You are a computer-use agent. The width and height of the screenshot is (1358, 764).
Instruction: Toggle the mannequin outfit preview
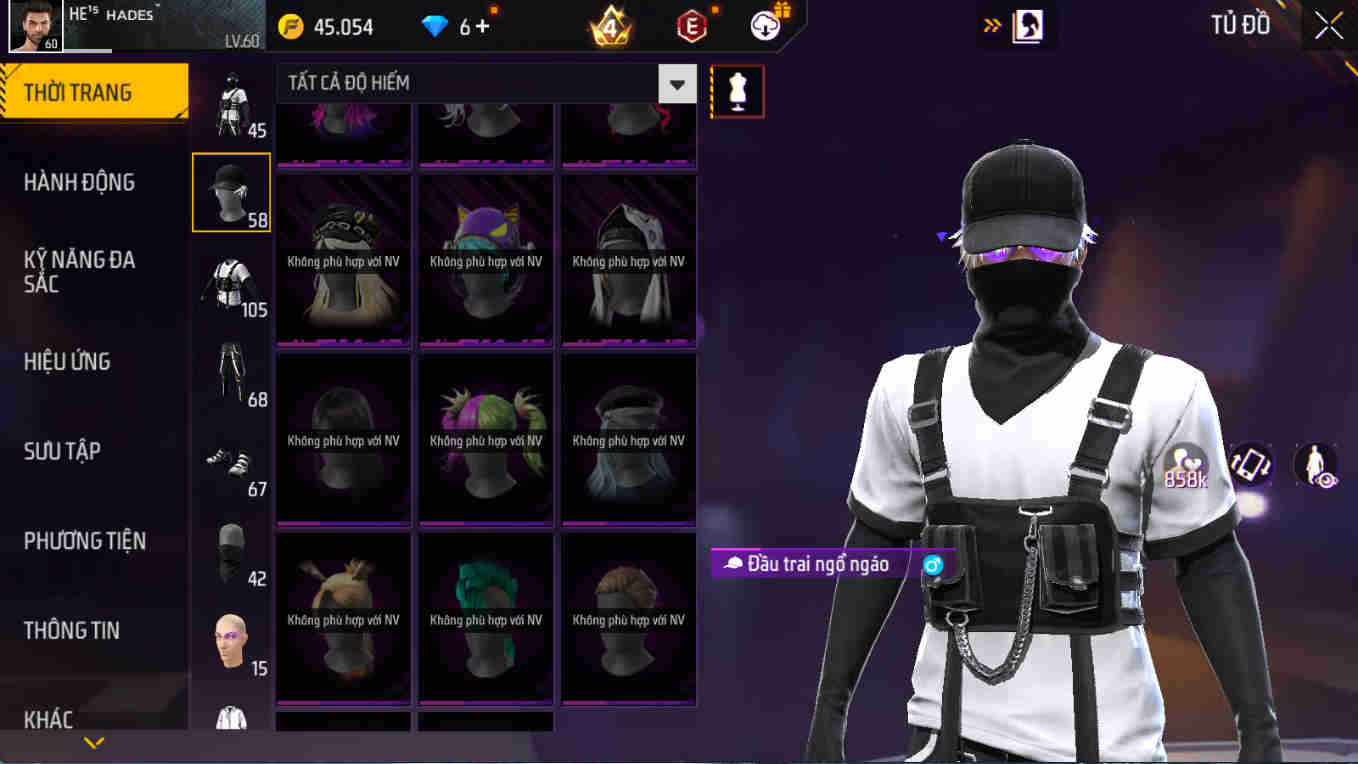pyautogui.click(x=737, y=90)
